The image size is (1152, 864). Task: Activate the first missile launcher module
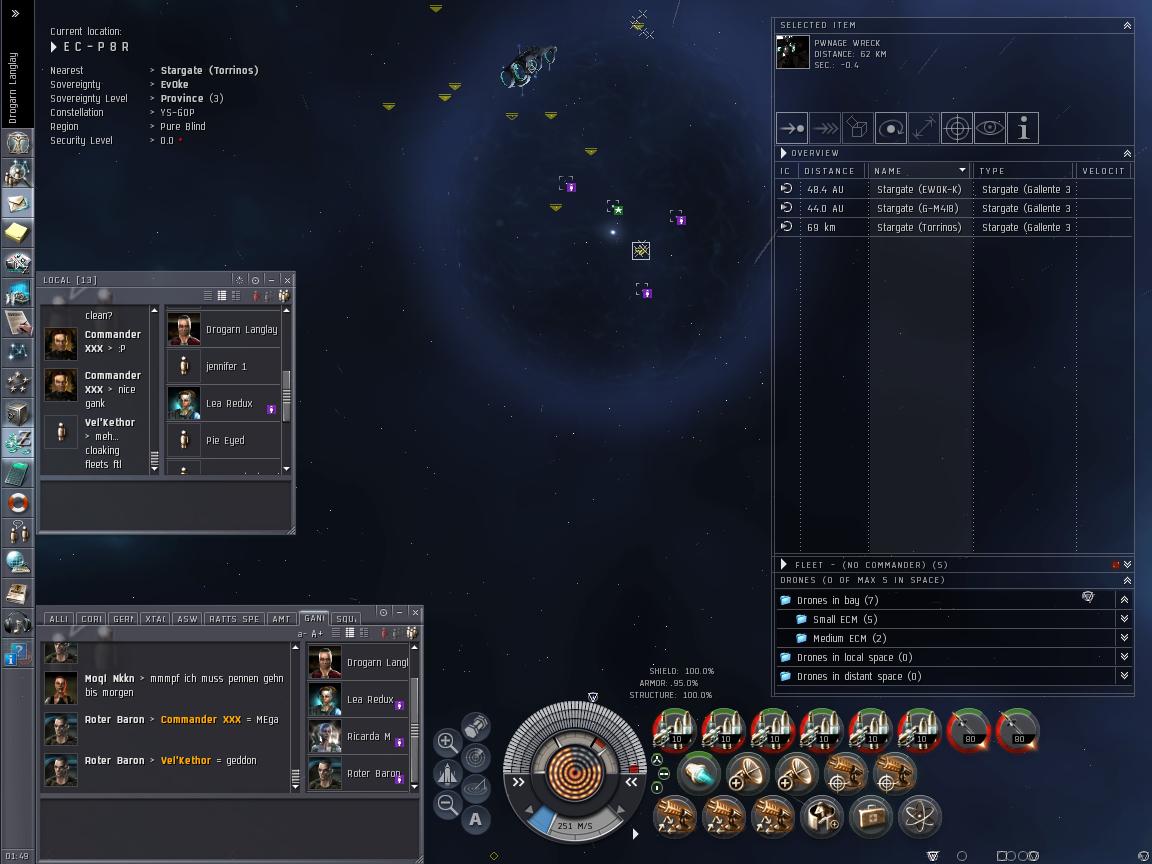click(675, 731)
